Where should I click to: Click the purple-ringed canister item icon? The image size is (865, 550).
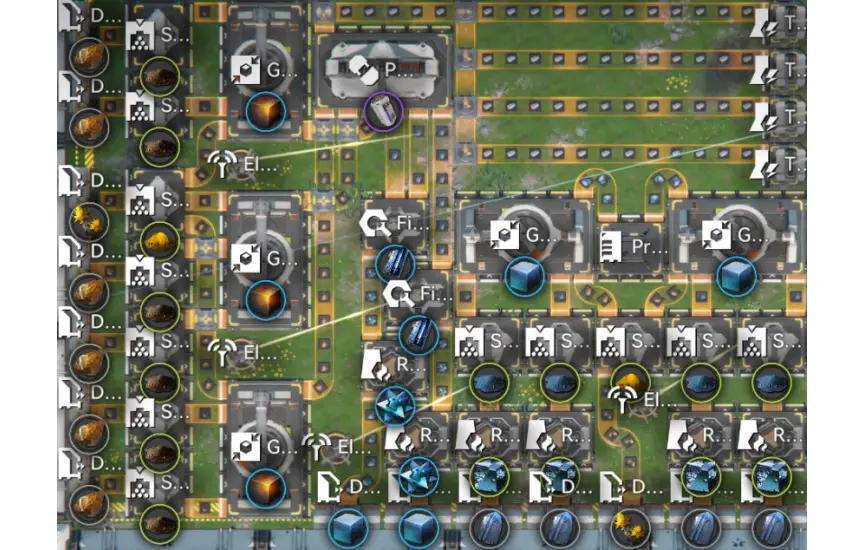tap(382, 110)
